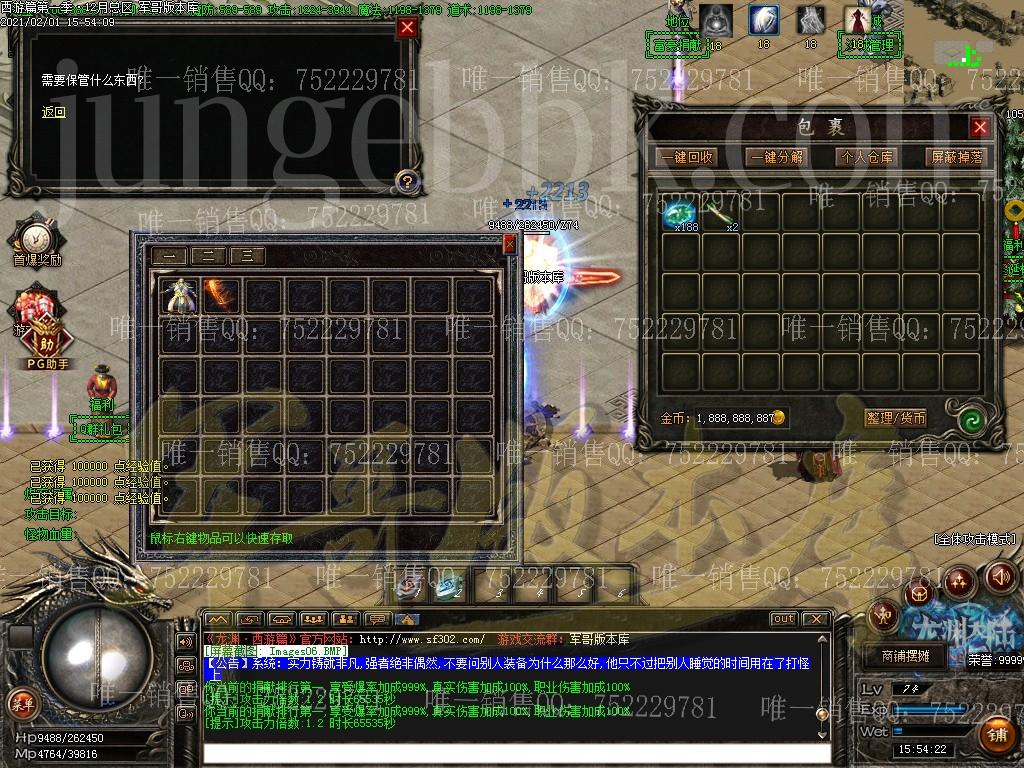The width and height of the screenshot is (1024, 768).
Task: Open the 首爆奖励 first-kill reward icon
Action: click(x=36, y=240)
